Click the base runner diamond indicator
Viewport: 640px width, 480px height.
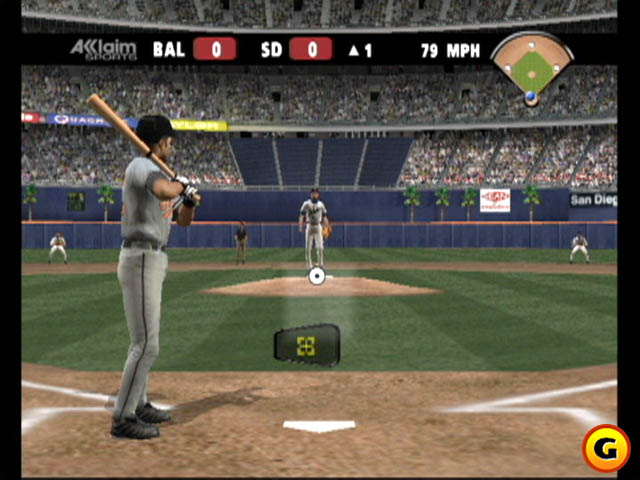pyautogui.click(x=531, y=67)
